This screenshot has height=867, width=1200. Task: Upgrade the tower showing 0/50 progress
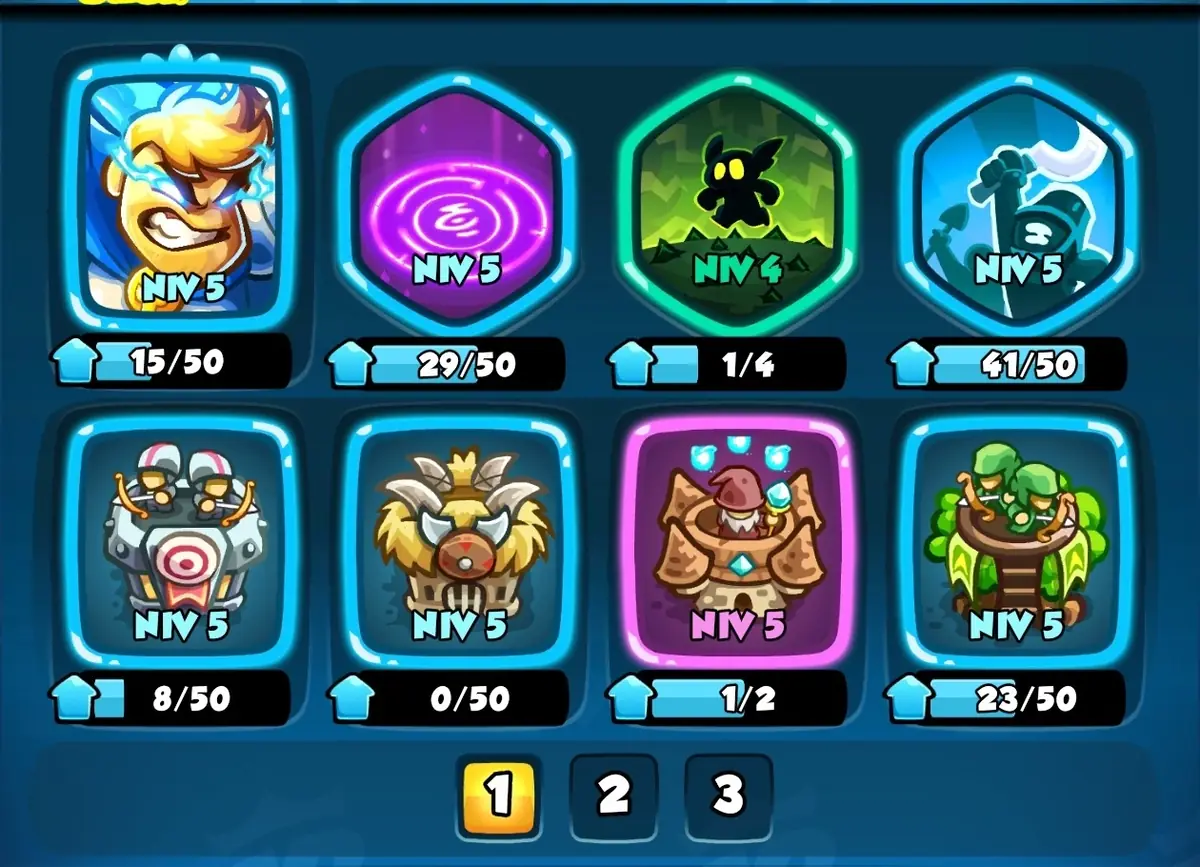pos(350,697)
